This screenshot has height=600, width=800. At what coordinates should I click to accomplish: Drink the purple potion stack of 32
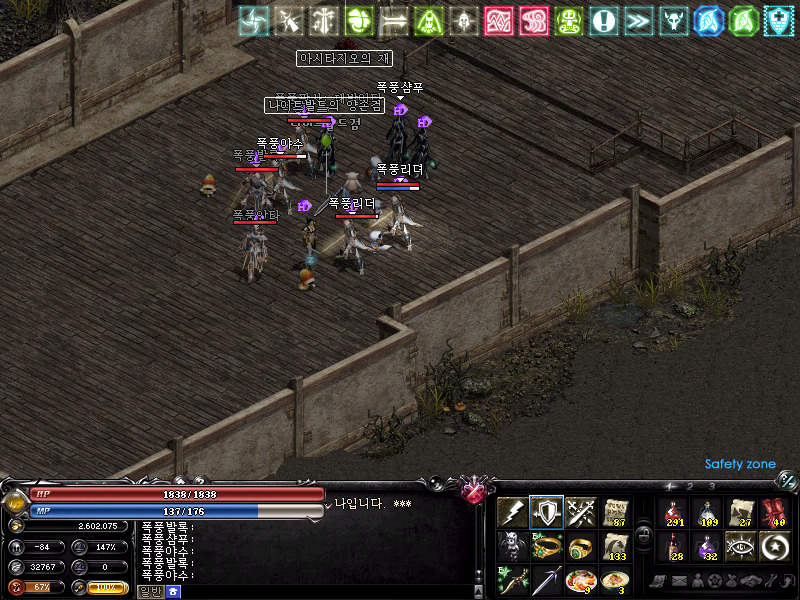[706, 546]
